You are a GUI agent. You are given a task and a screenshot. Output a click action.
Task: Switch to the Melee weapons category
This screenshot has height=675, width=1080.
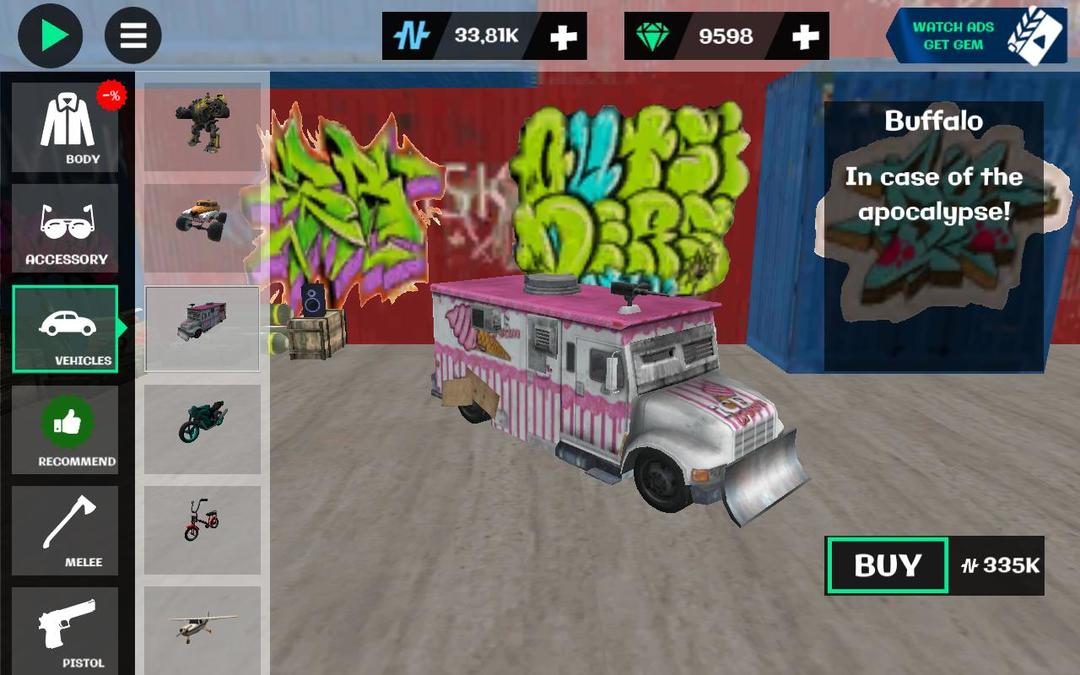[x=66, y=531]
